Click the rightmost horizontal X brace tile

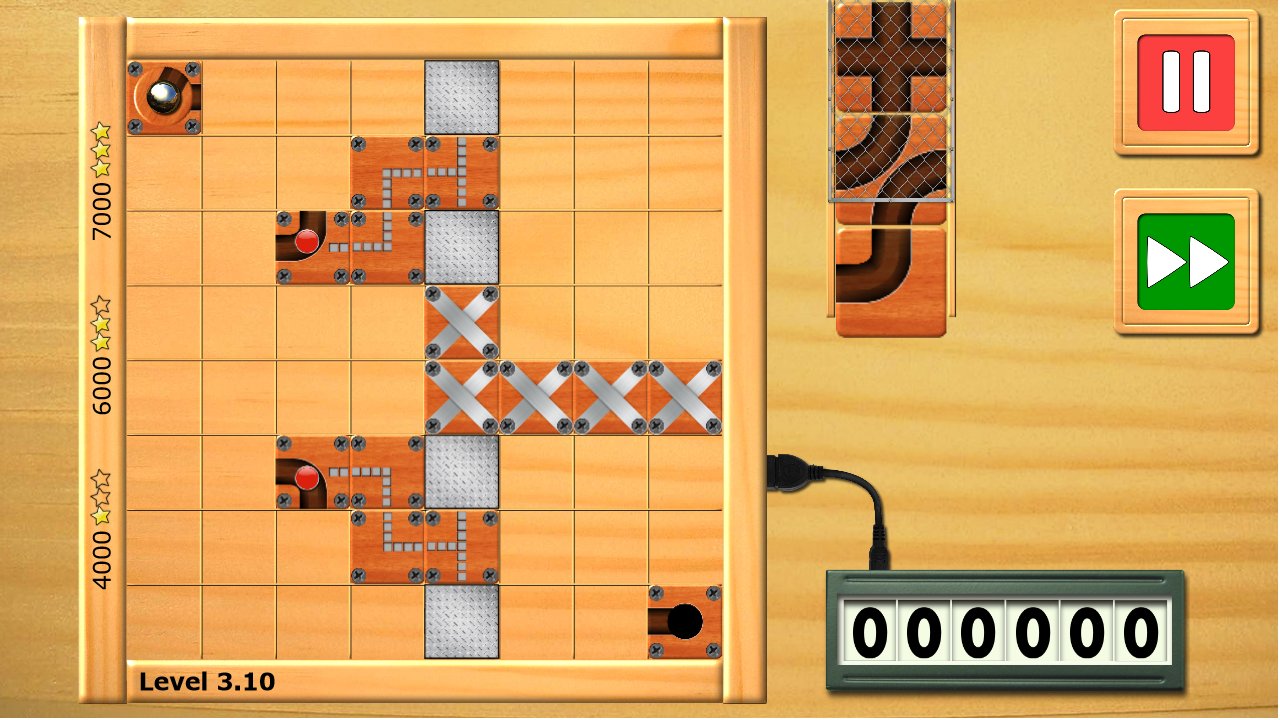pyautogui.click(x=685, y=397)
